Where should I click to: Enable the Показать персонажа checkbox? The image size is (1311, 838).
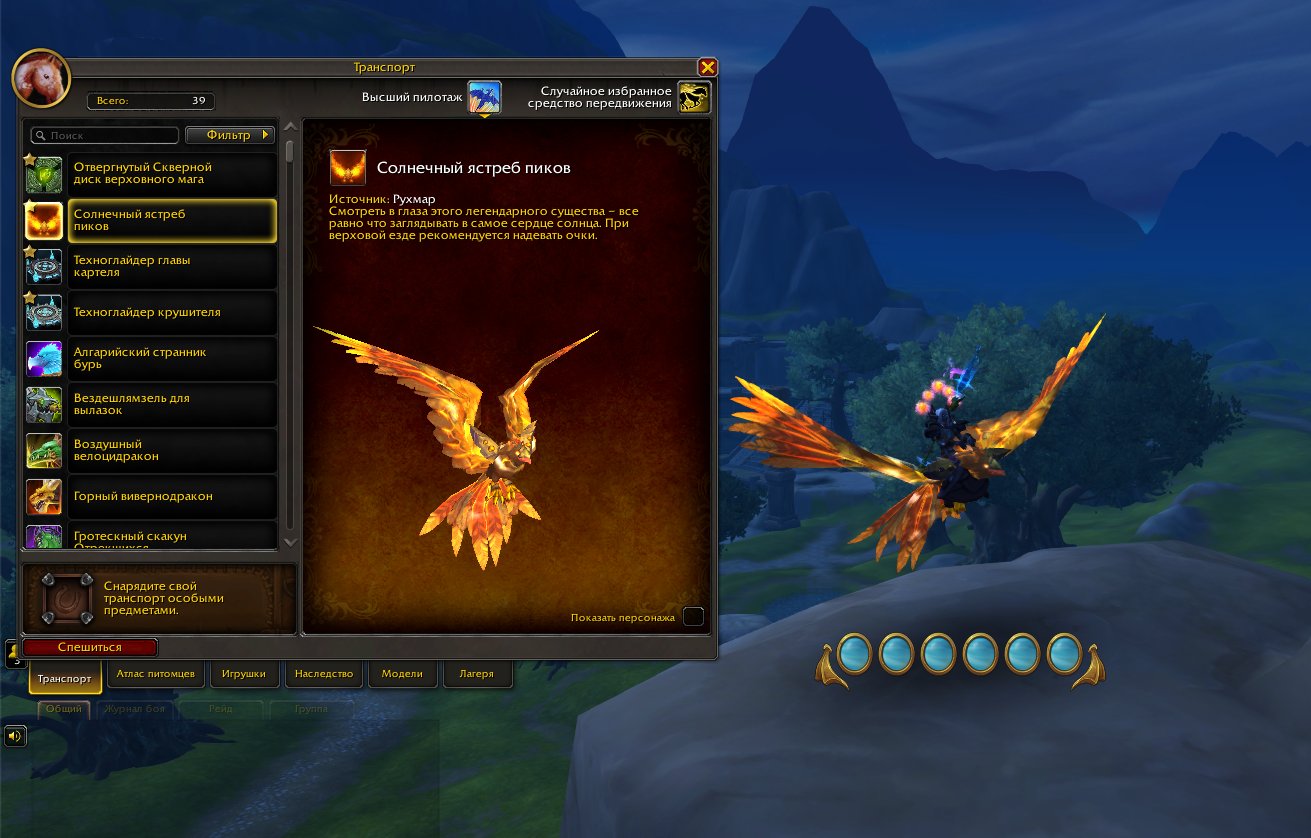(x=693, y=617)
